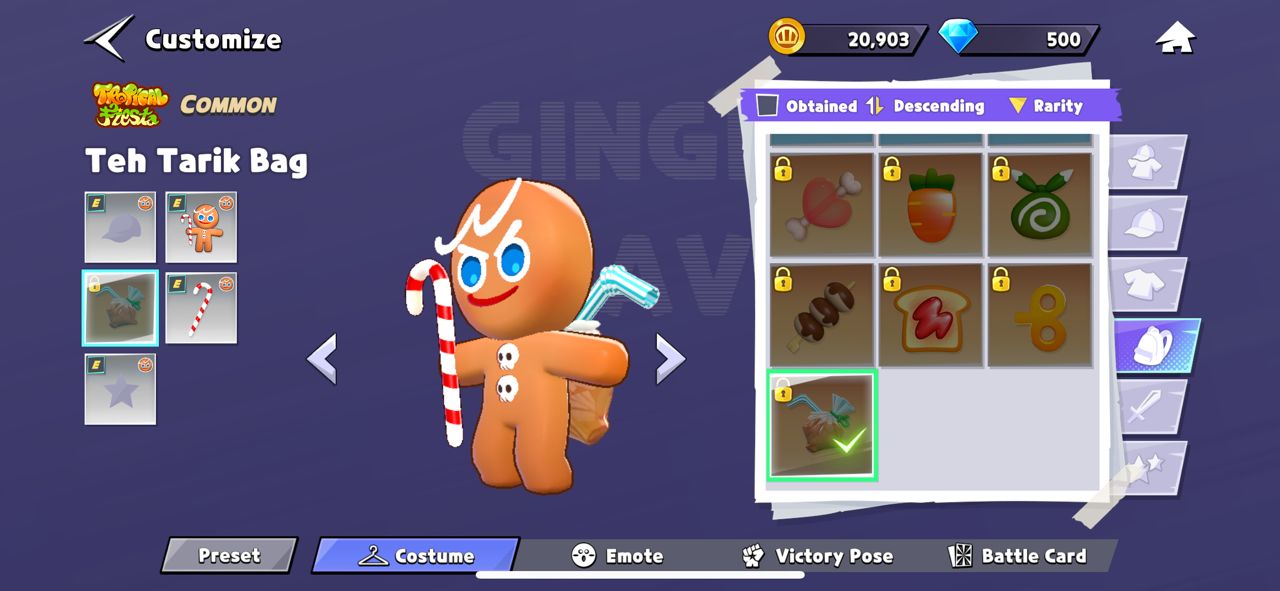Choose the locked ham meat item
The width and height of the screenshot is (1280, 591).
[820, 204]
